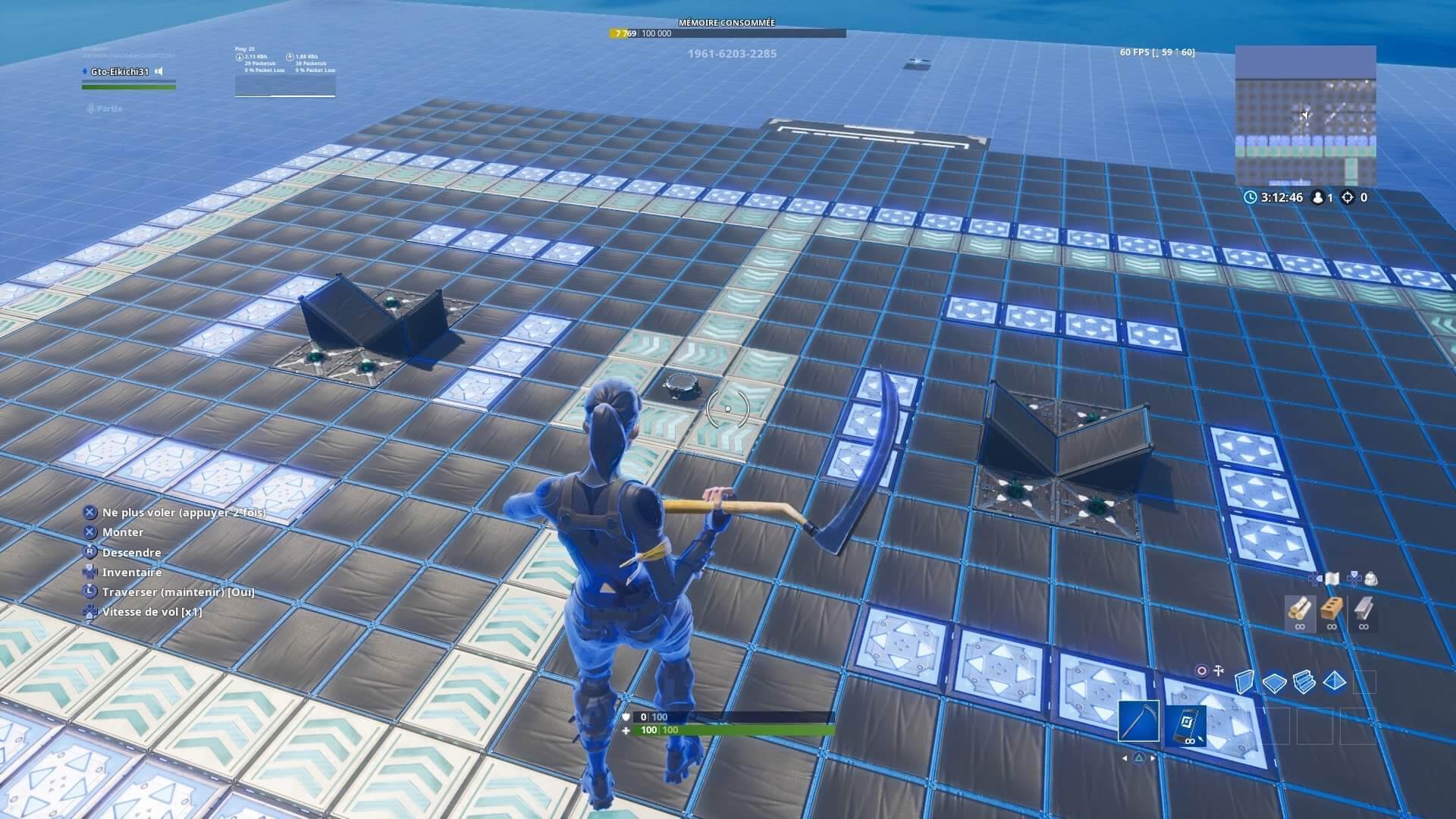
Task: Click the Monter control
Action: pos(121,532)
